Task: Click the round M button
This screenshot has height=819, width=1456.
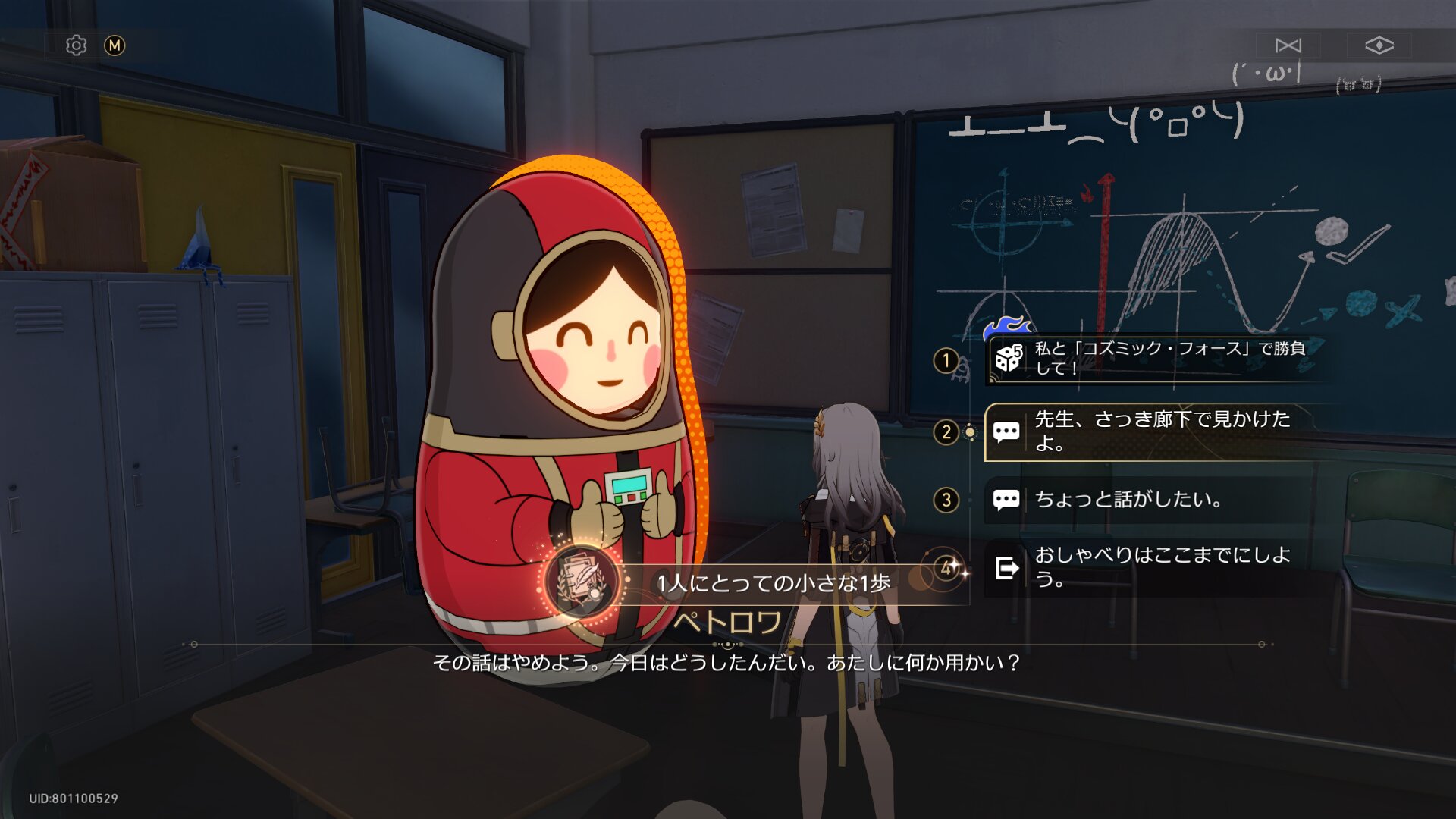Action: coord(115,45)
